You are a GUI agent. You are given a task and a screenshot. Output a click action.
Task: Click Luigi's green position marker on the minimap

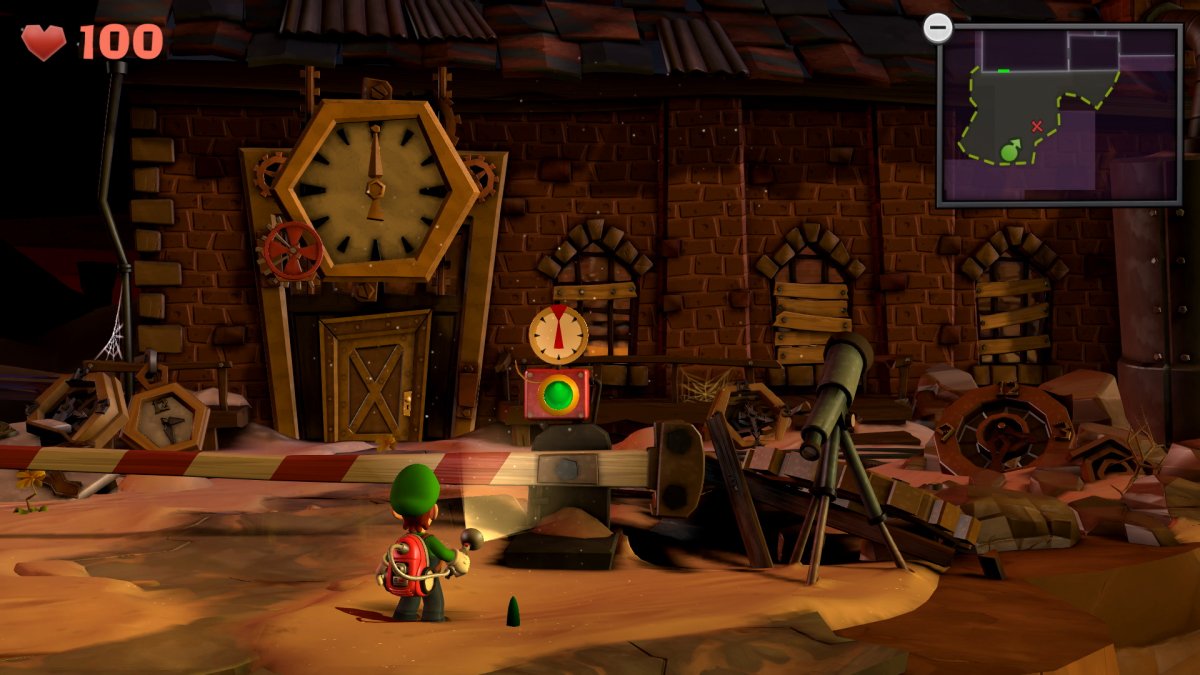[1008, 152]
